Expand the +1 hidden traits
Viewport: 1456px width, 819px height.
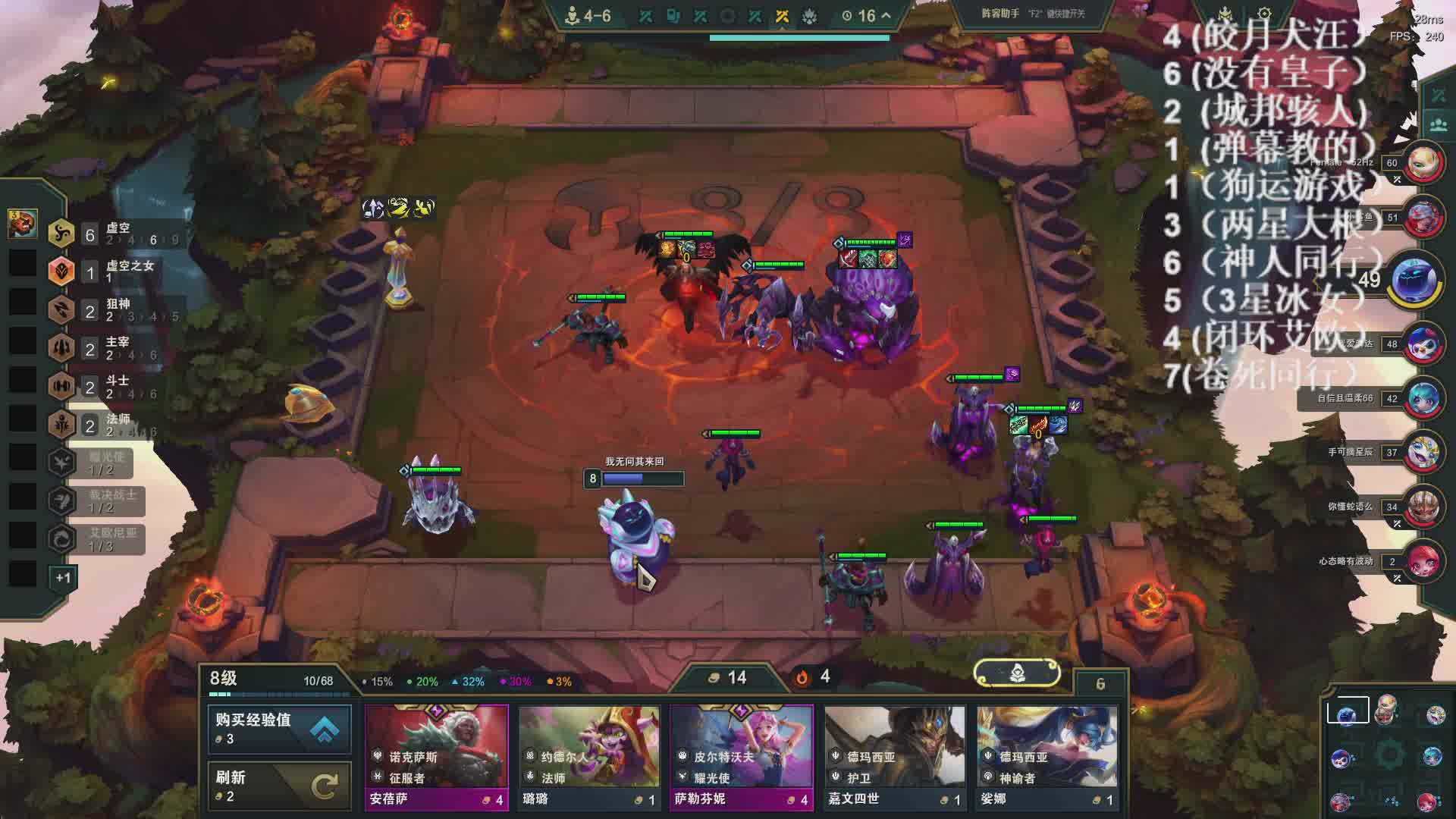(x=63, y=578)
